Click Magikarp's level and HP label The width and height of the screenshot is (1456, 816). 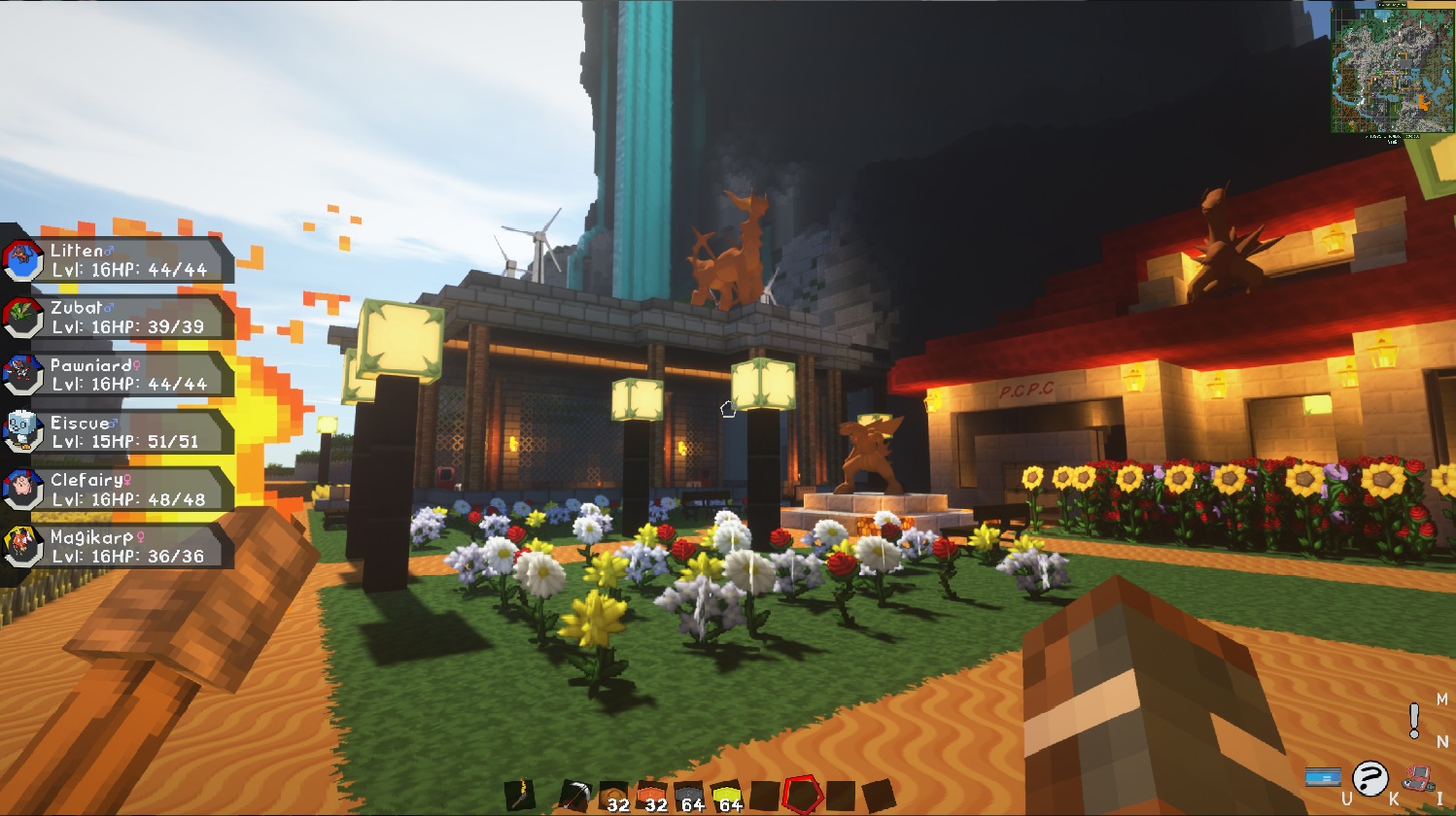(131, 556)
